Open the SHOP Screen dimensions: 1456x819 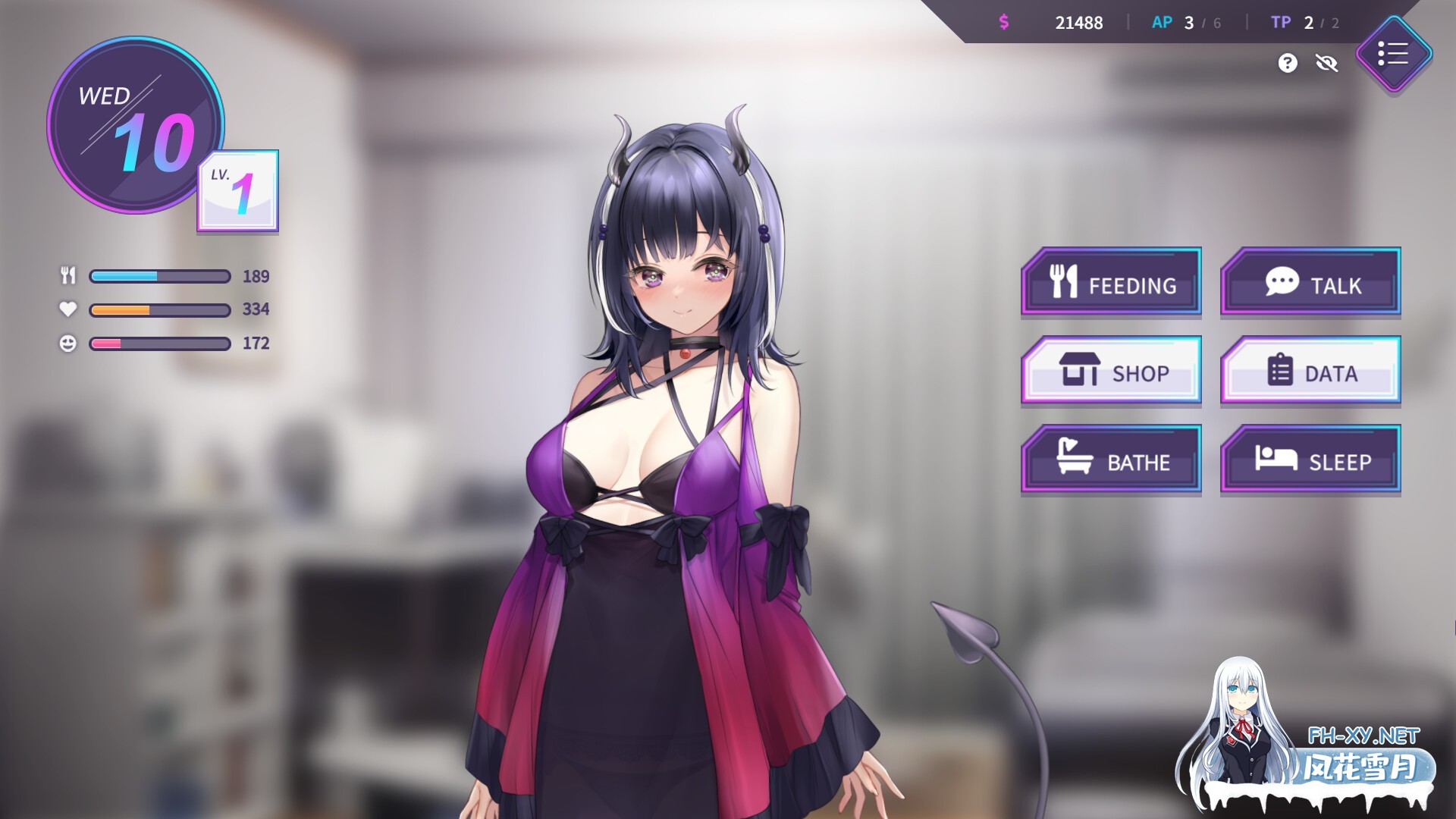[1112, 372]
